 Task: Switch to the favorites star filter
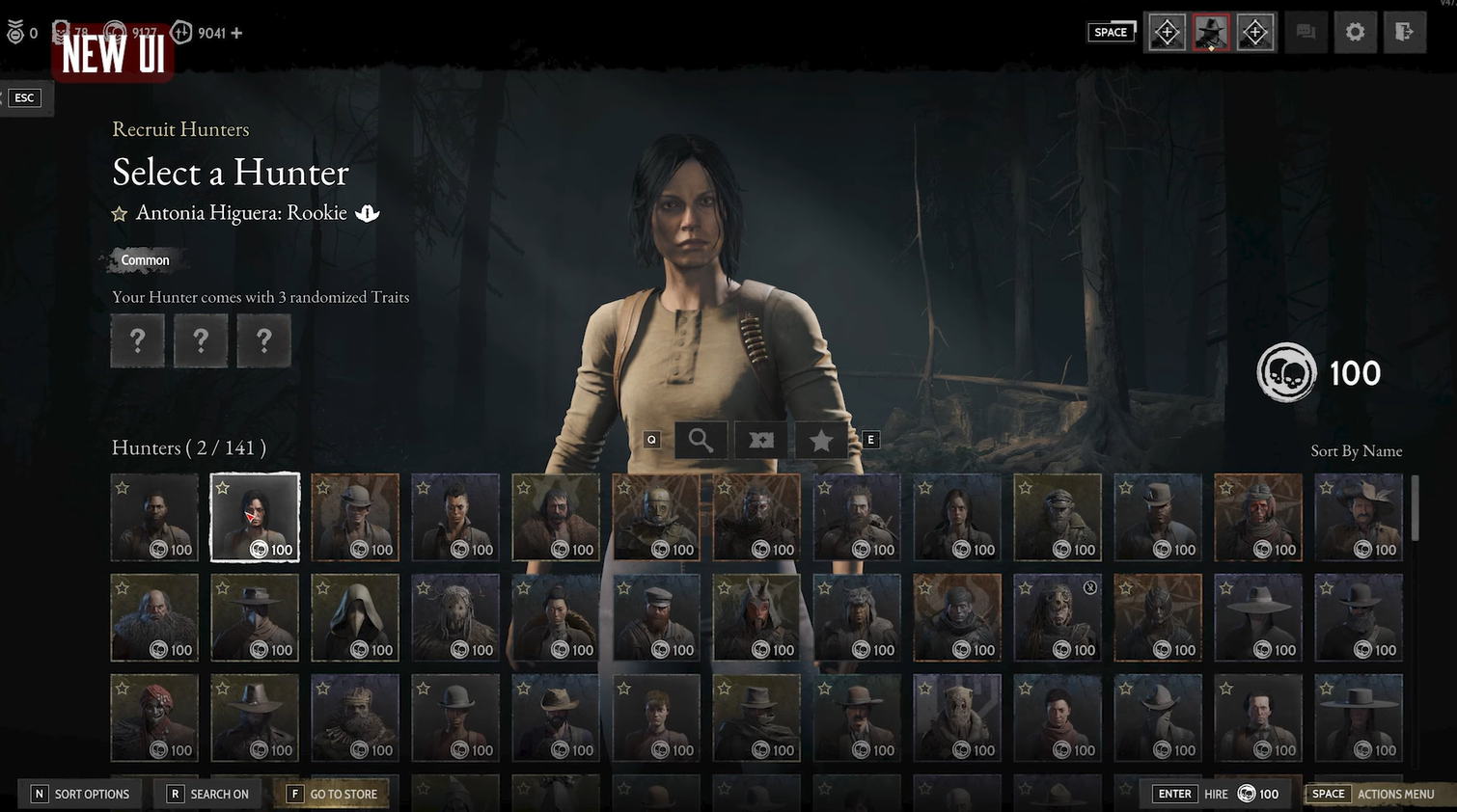tap(820, 441)
